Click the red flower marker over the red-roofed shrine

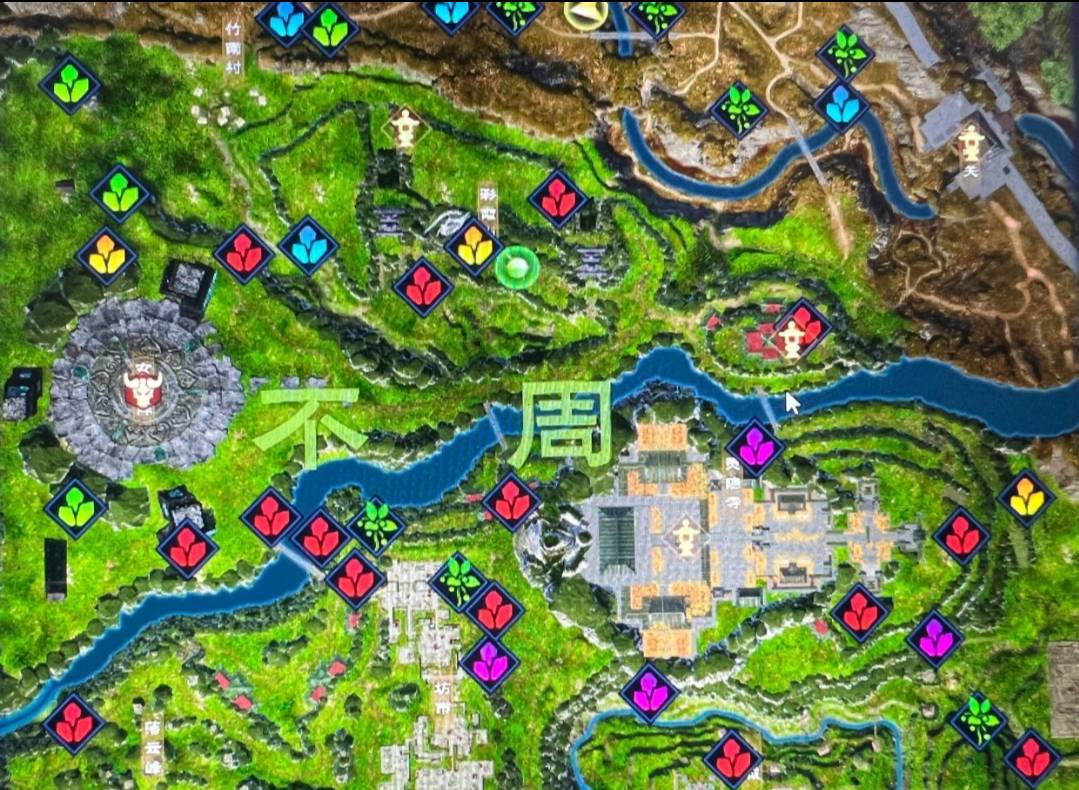pos(803,326)
